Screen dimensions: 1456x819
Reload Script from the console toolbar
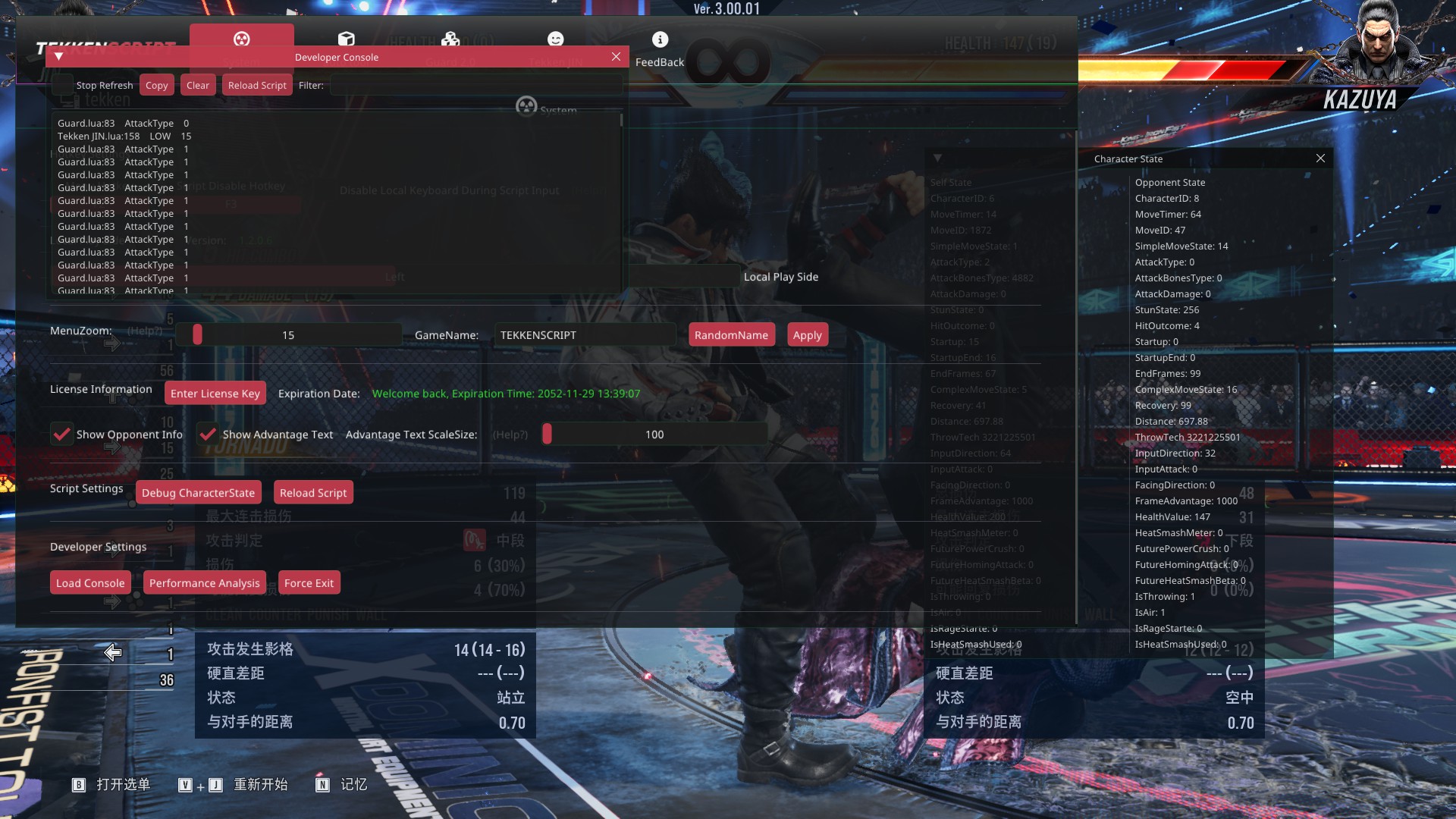coord(257,85)
